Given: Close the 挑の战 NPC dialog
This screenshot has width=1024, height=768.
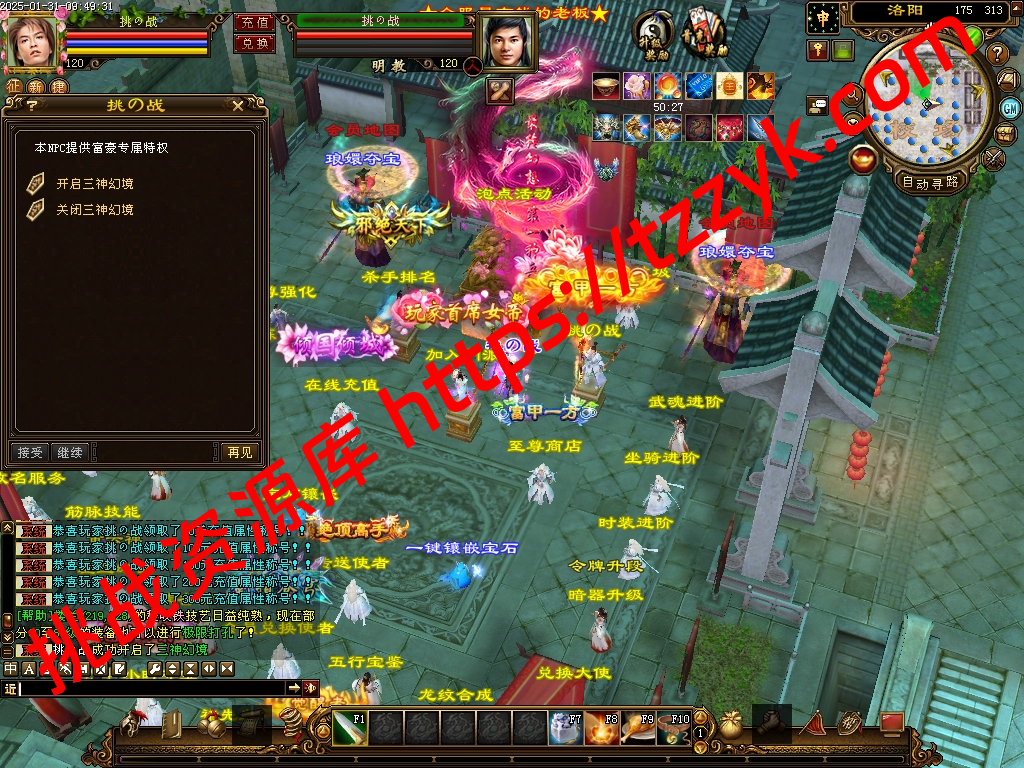Looking at the screenshot, I should (x=237, y=105).
